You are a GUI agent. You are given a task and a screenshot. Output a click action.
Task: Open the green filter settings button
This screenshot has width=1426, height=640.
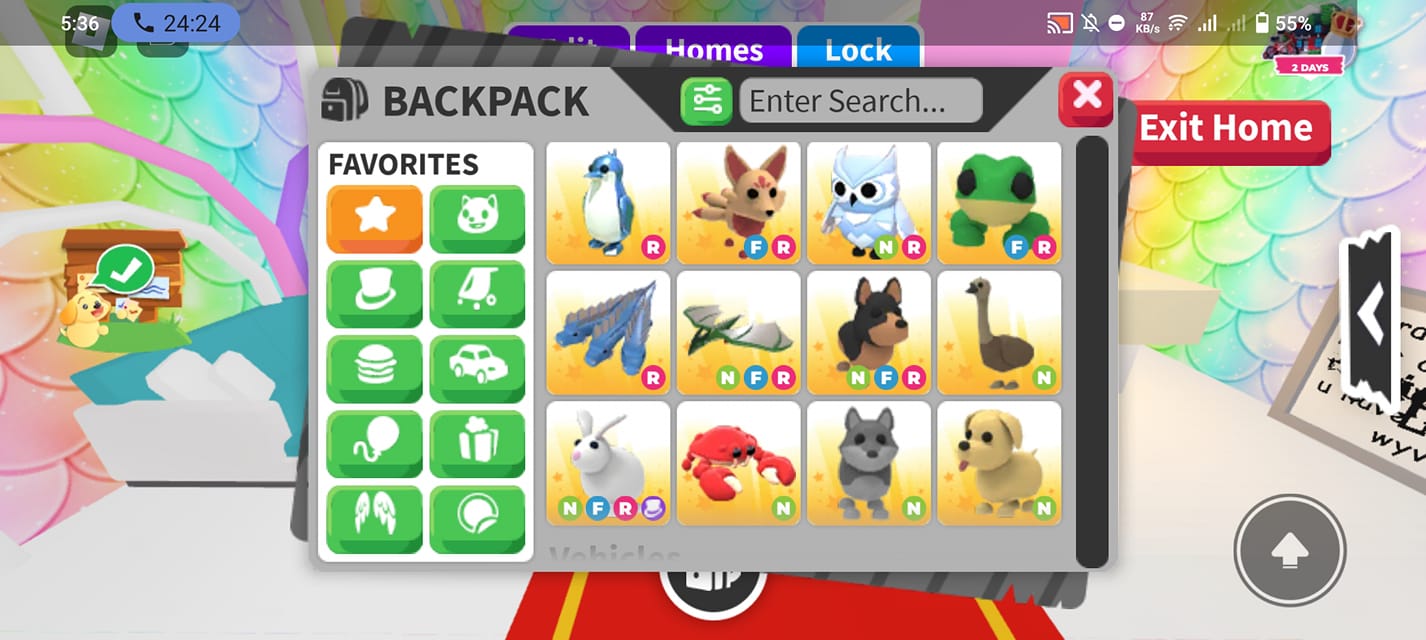pos(707,101)
